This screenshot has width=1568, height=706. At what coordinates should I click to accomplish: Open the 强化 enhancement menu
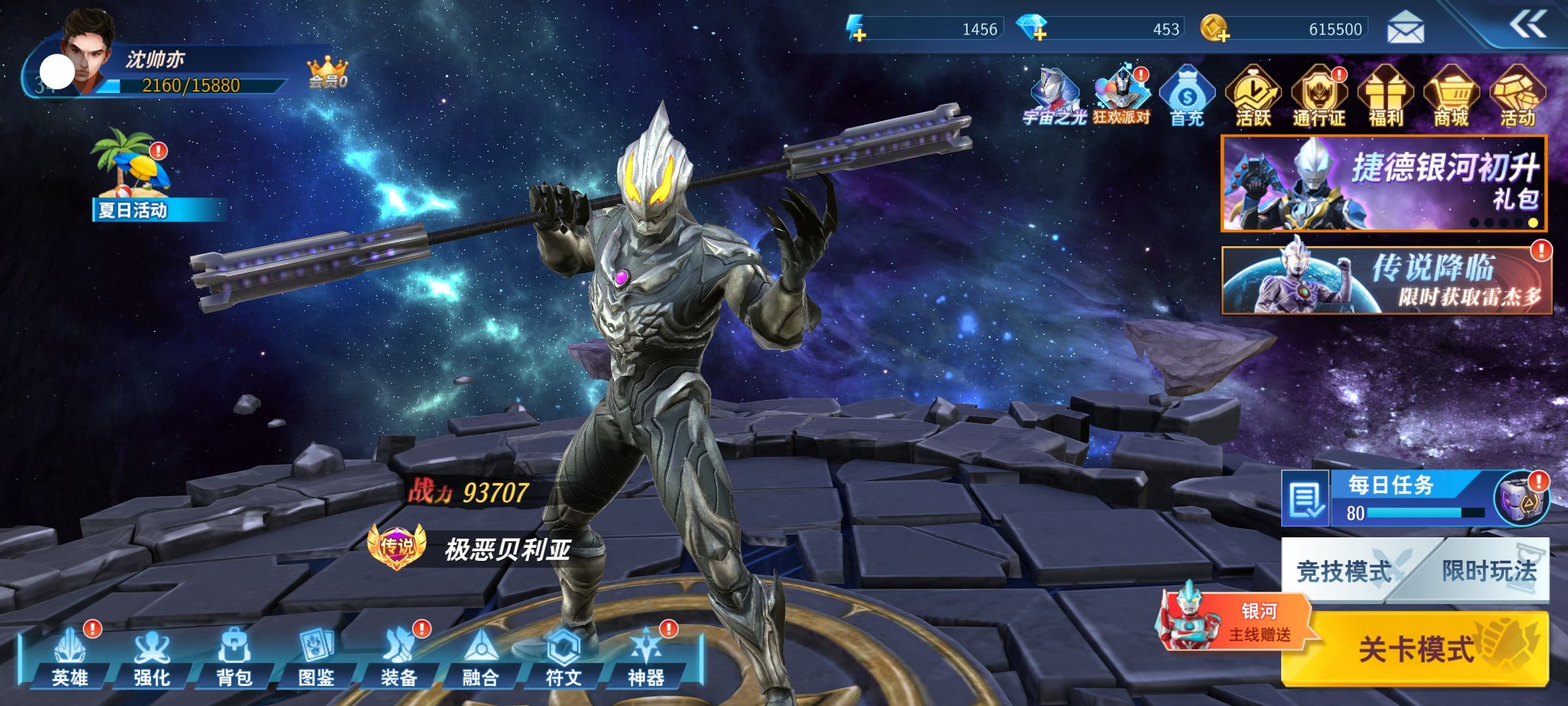(x=152, y=658)
